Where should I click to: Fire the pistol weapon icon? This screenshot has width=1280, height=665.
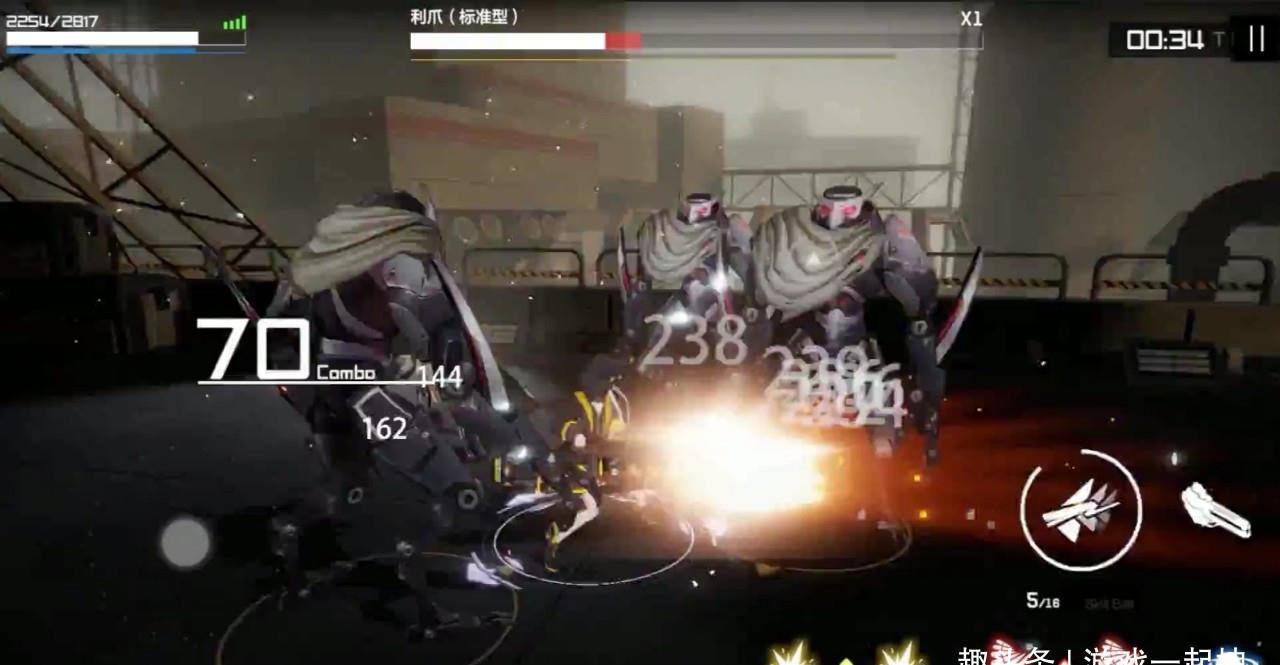(x=1216, y=511)
